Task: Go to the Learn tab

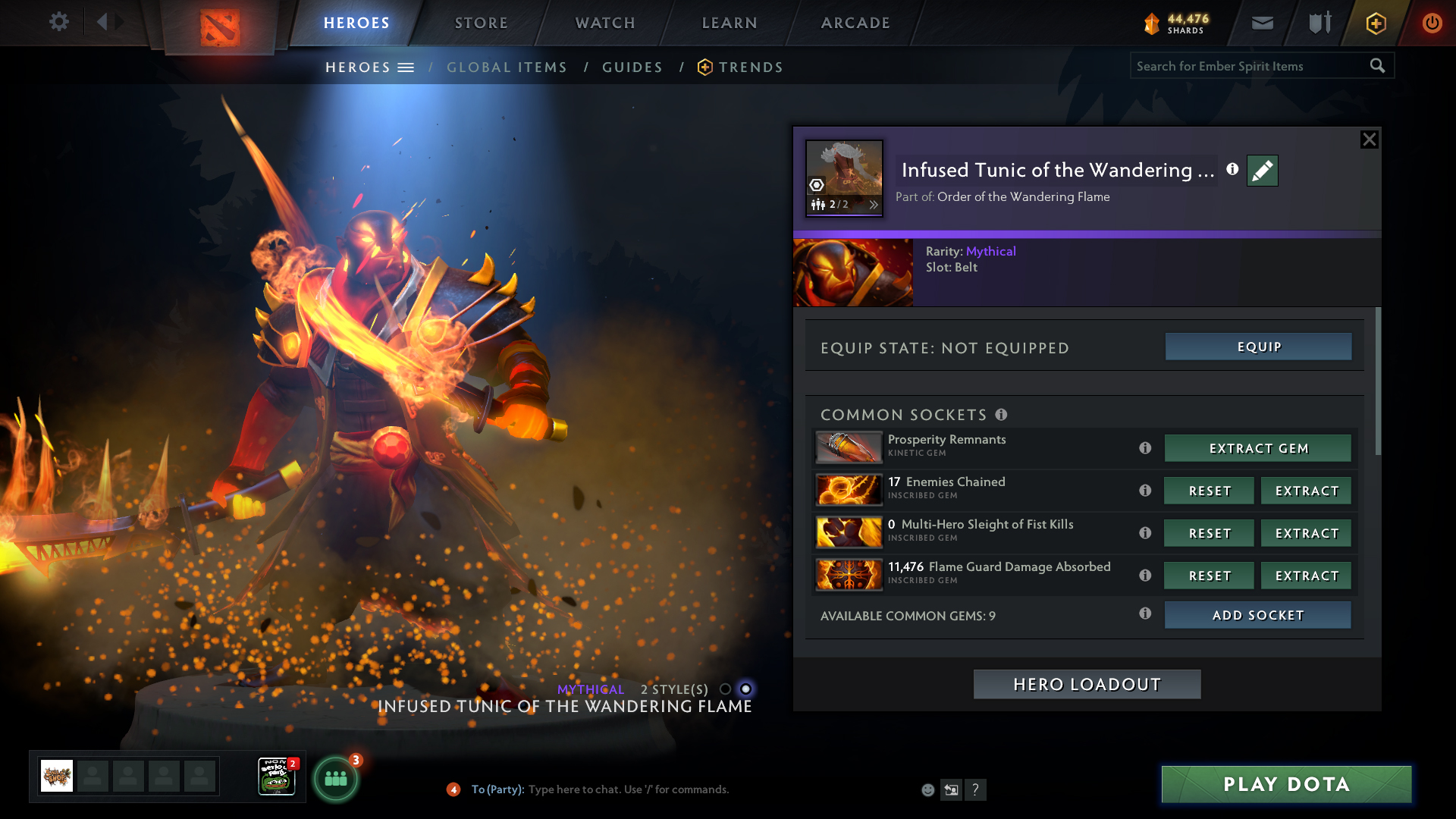Action: point(730,23)
